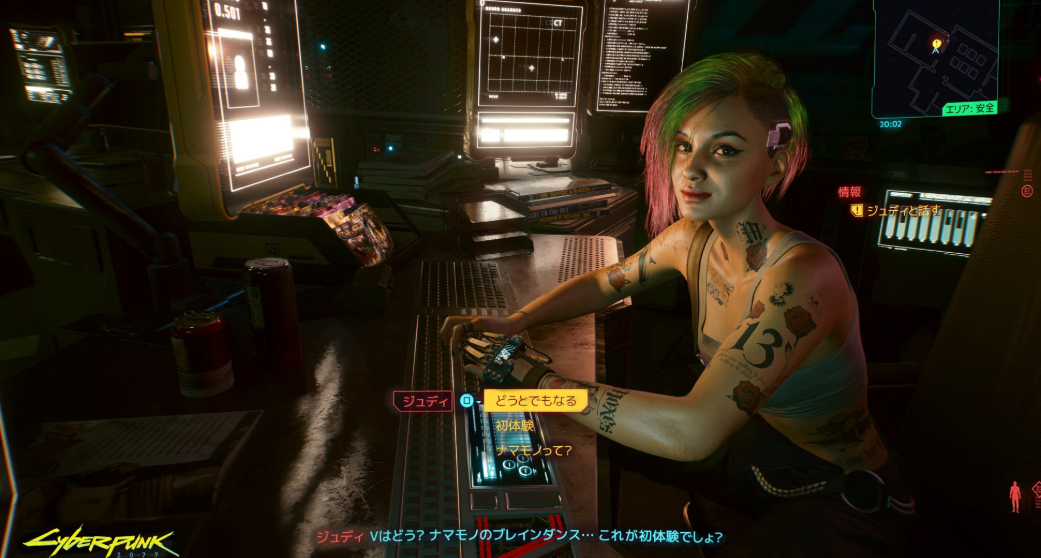
Task: Pick the ナマモノって? dialogue choice
Action: click(x=533, y=450)
